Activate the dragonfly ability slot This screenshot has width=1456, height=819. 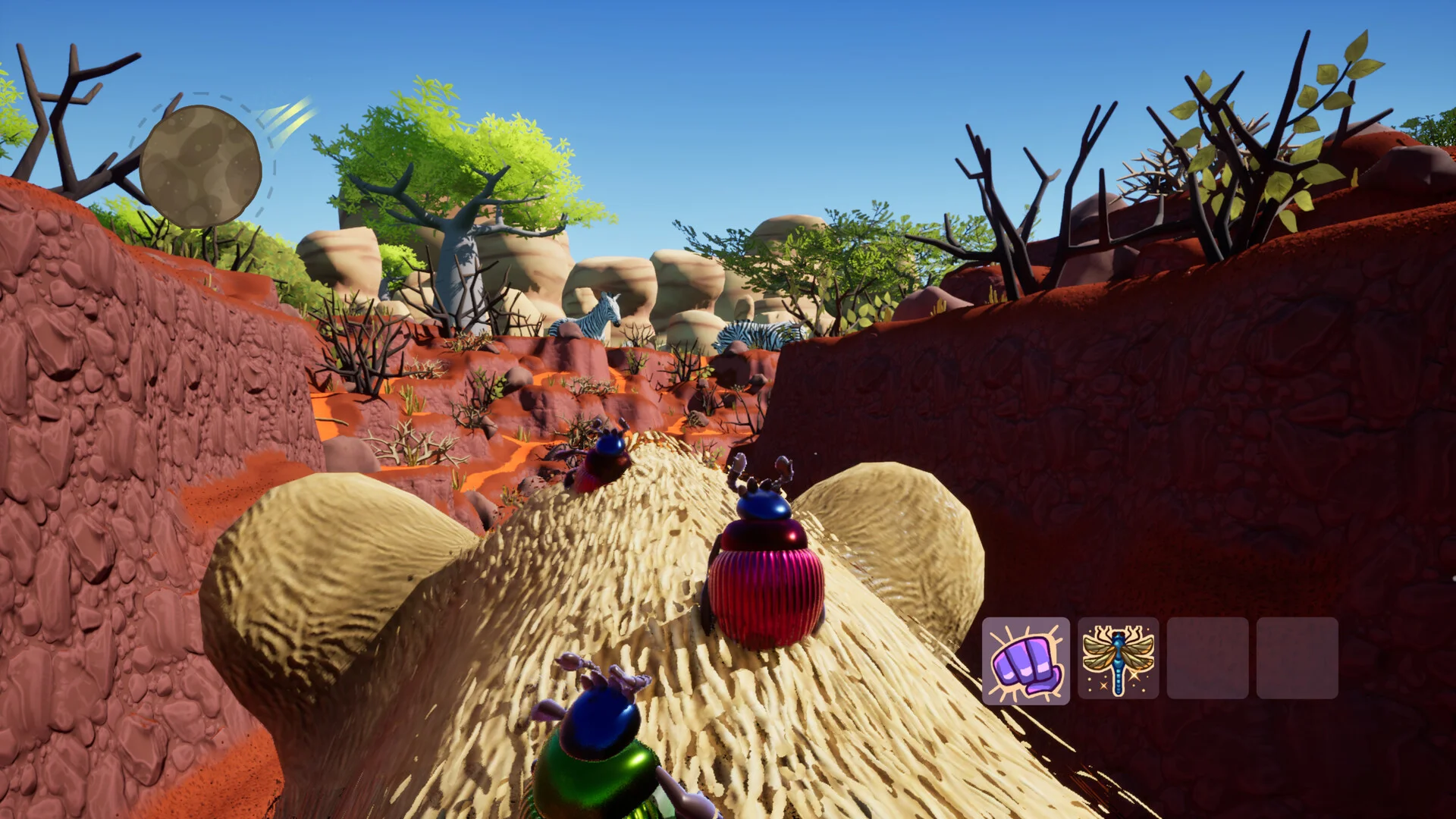click(1118, 659)
